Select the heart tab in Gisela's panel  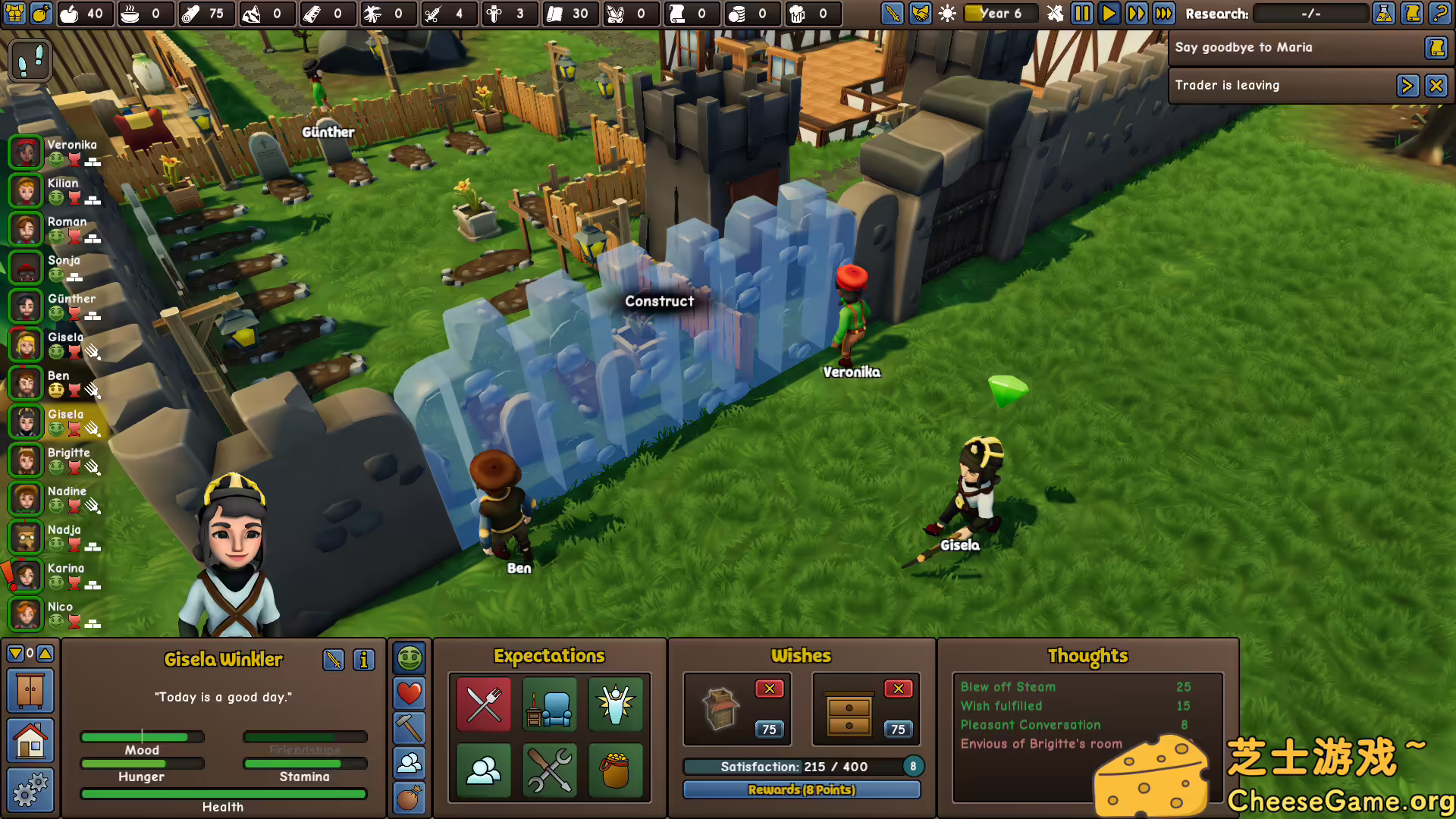point(409,693)
